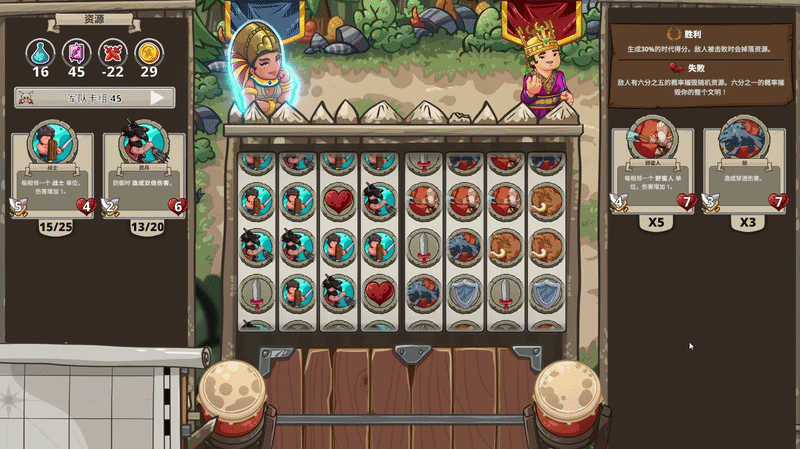Screen dimensions: 800x449
Task: Click the purple card resource icon
Action: (76, 51)
